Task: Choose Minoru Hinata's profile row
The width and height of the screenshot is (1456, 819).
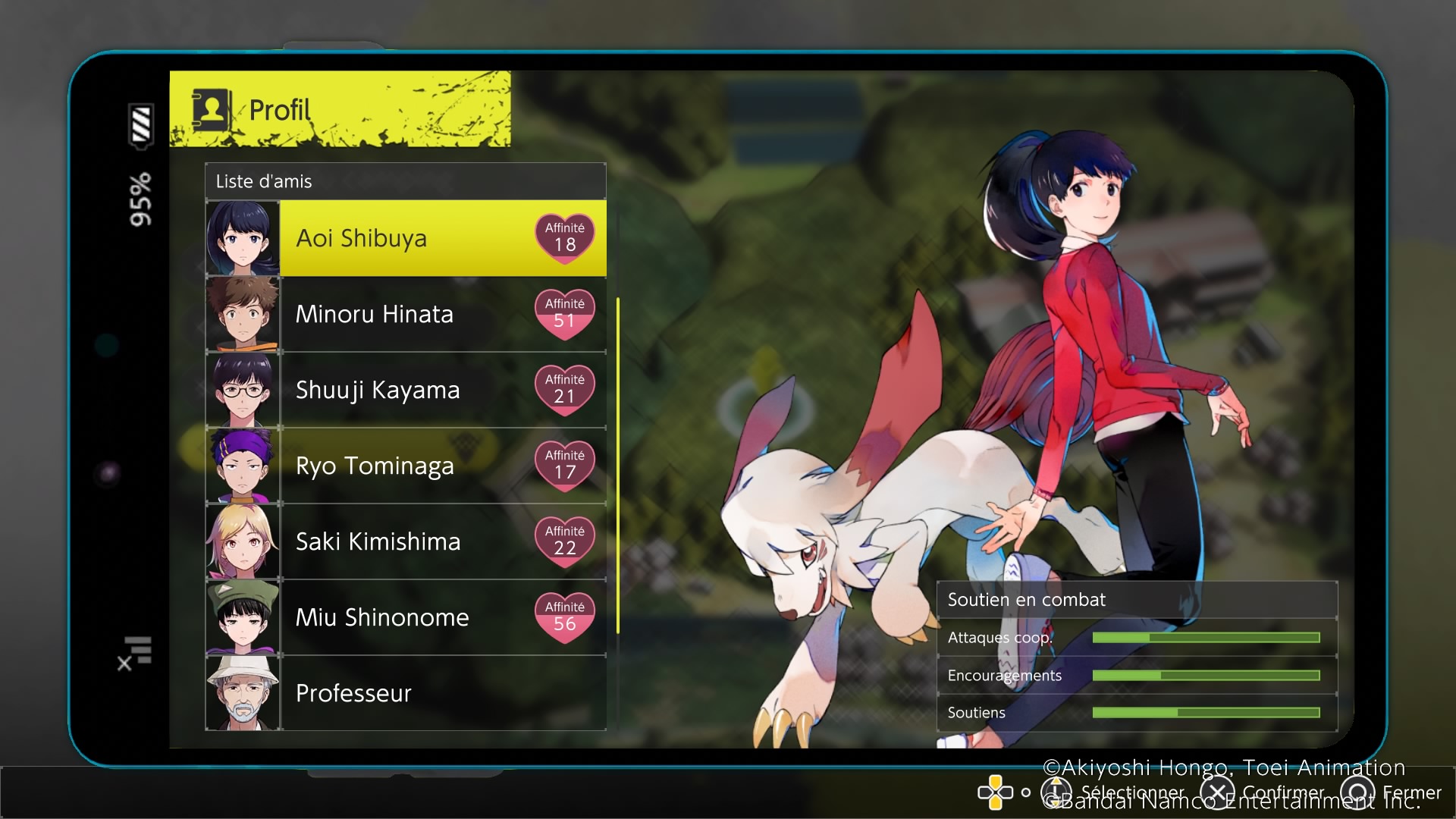Action: [406, 314]
